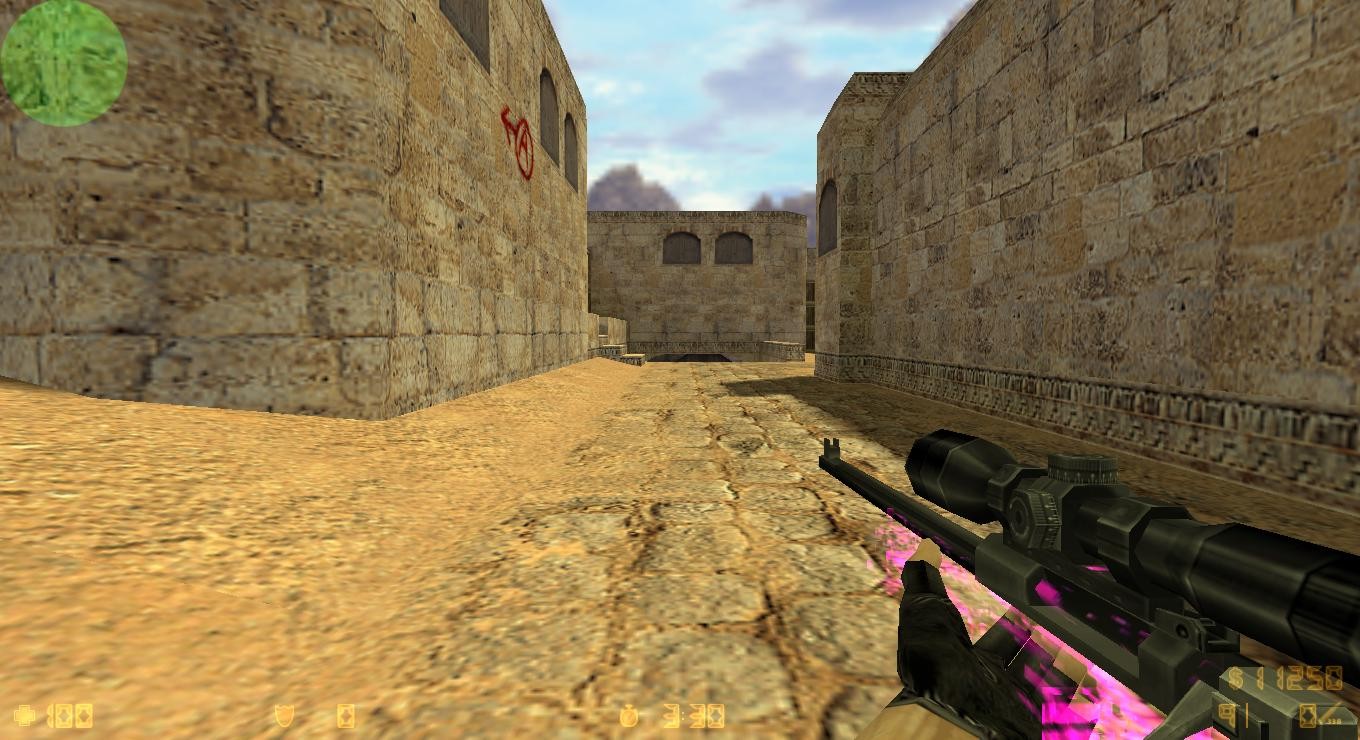This screenshot has height=740, width=1360.
Task: Click the dollar sign on the money counter
Action: pyautogui.click(x=1234, y=675)
